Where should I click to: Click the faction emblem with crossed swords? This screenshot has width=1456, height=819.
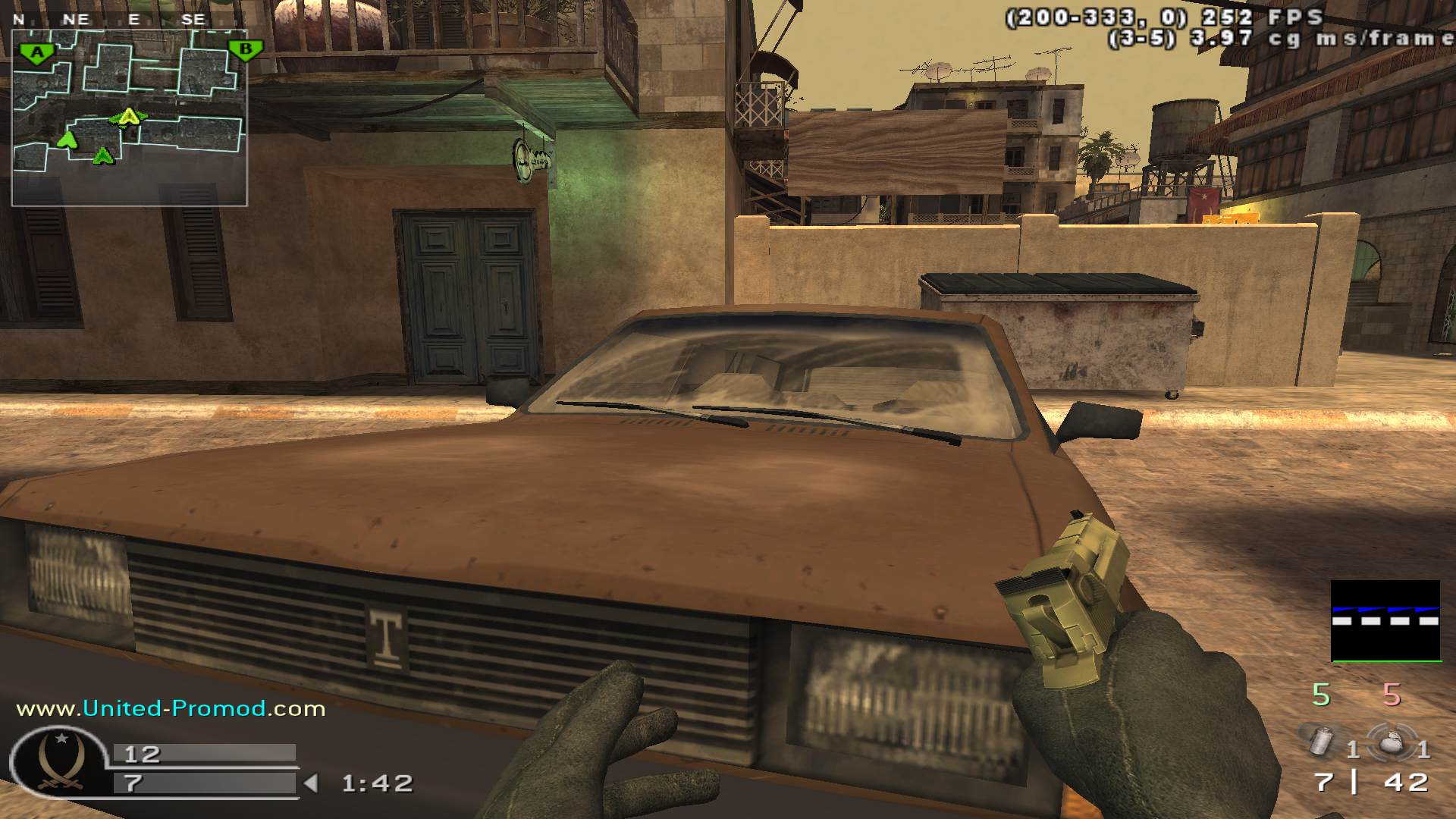(x=61, y=764)
